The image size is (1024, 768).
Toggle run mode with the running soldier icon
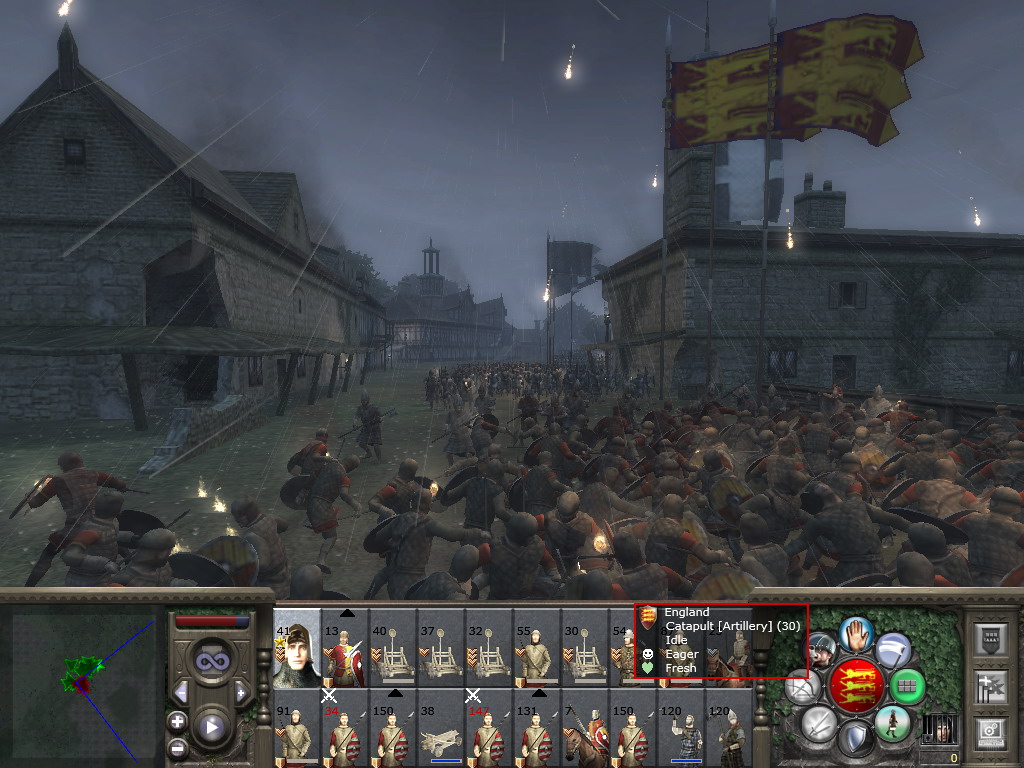(x=893, y=723)
